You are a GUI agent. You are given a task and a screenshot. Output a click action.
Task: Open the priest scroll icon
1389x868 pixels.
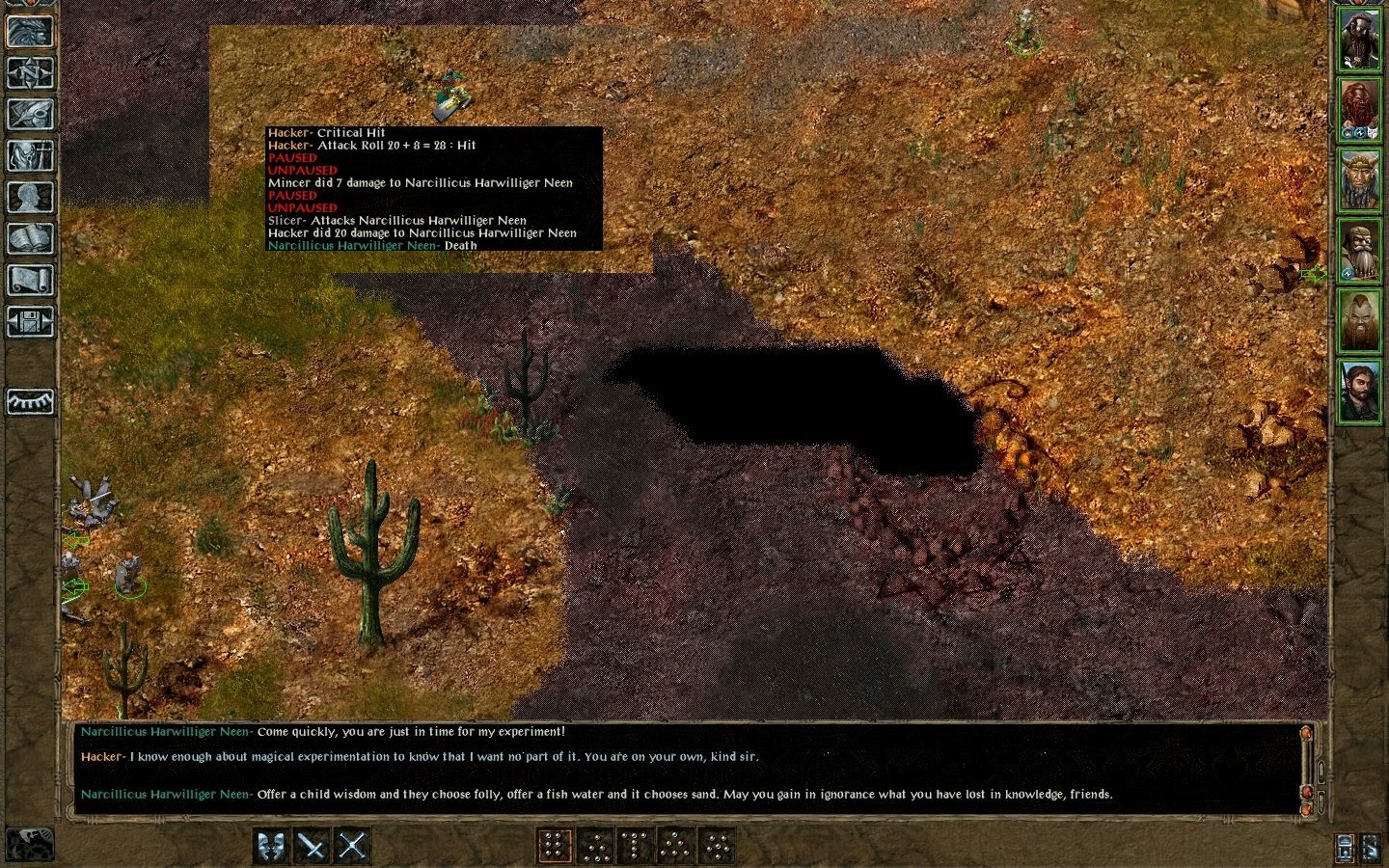coord(30,280)
